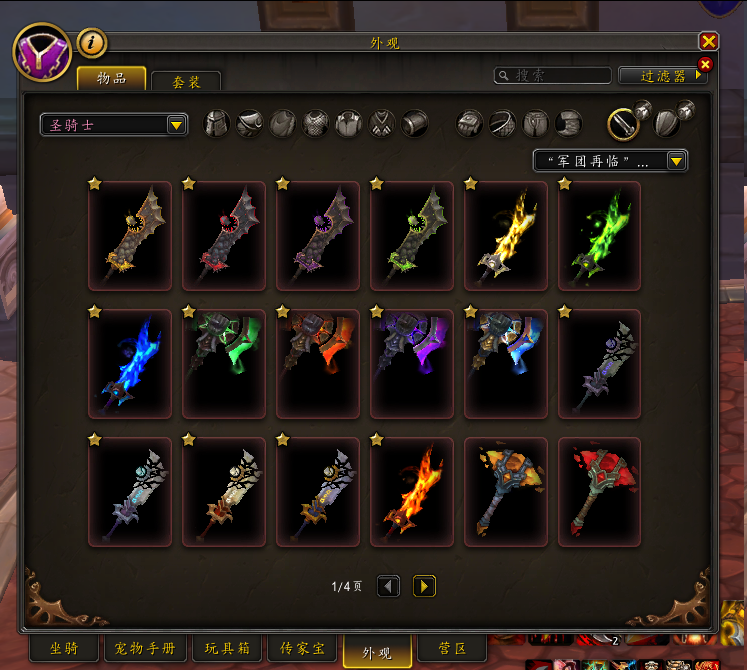The image size is (747, 670).
Task: Select the golden flame sword appearance
Action: (506, 236)
